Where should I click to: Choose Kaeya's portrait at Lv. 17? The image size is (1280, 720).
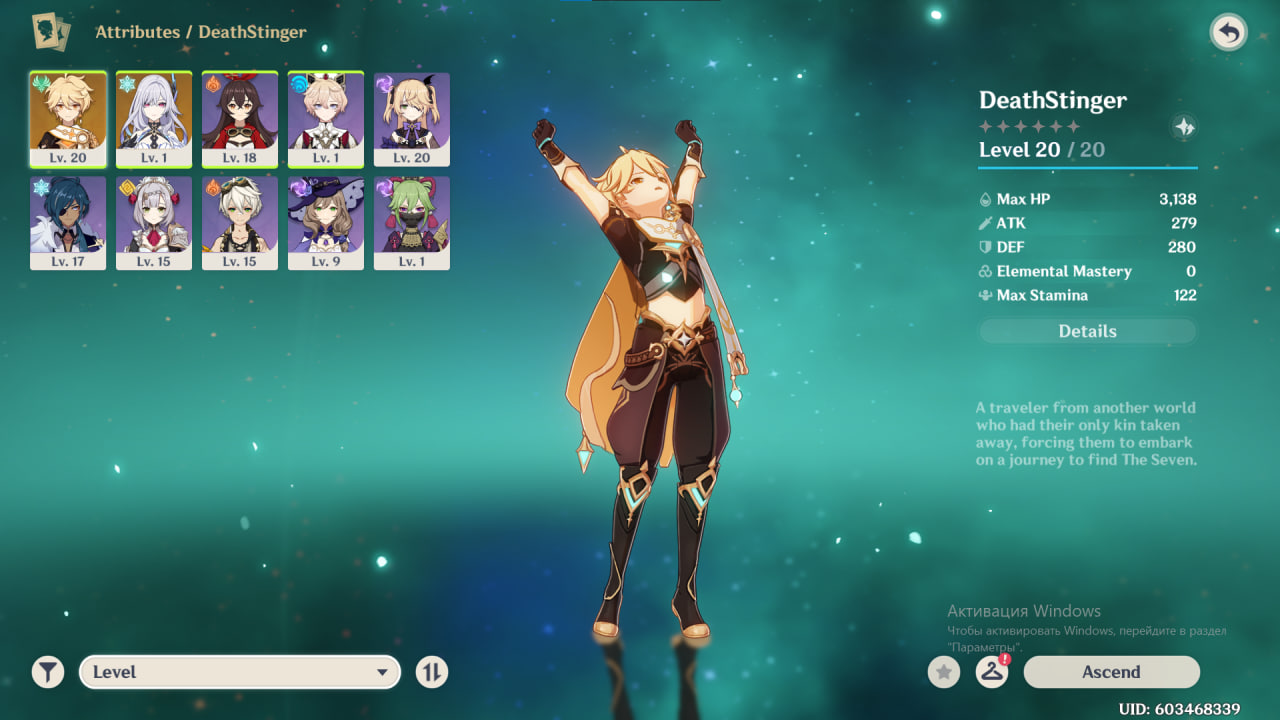click(68, 222)
